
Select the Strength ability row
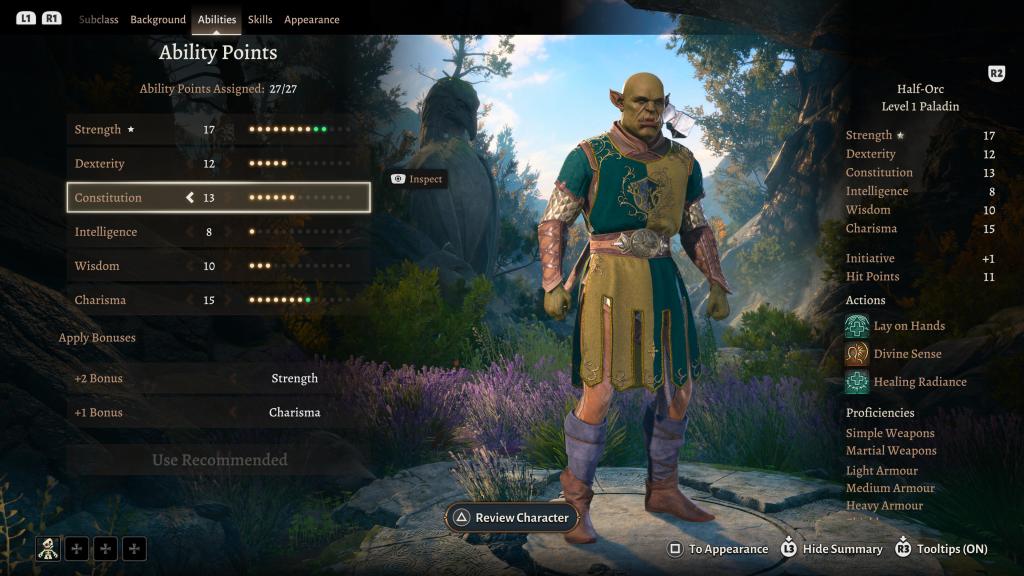tap(218, 130)
